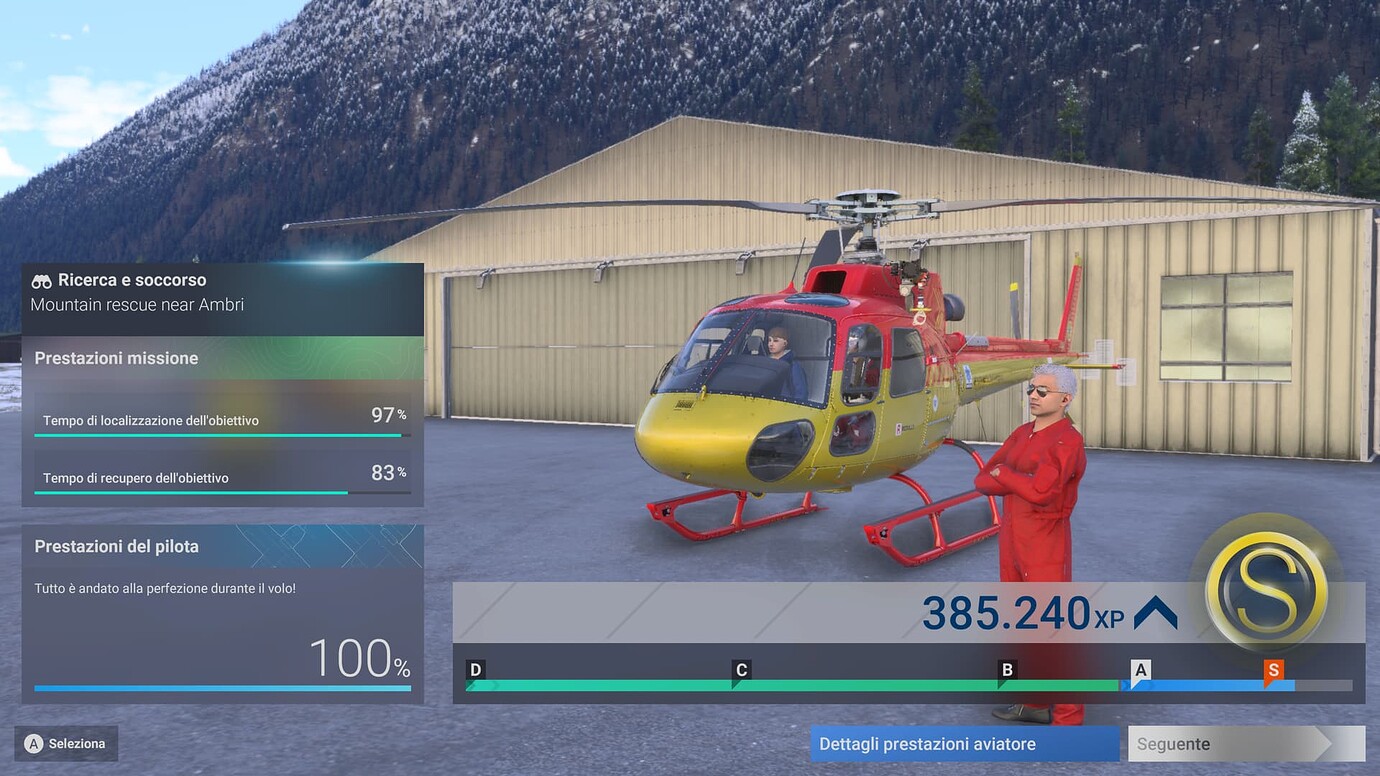
Task: Select the C grade marker on rank bar
Action: [x=741, y=670]
